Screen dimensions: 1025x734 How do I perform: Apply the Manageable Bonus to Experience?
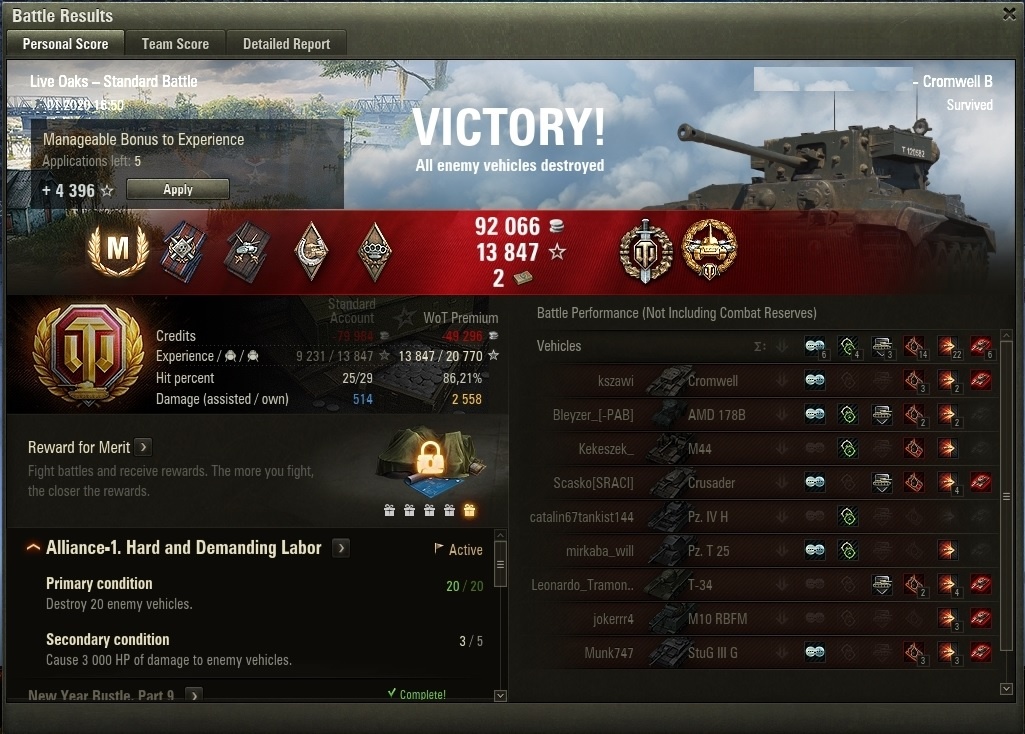click(x=177, y=189)
